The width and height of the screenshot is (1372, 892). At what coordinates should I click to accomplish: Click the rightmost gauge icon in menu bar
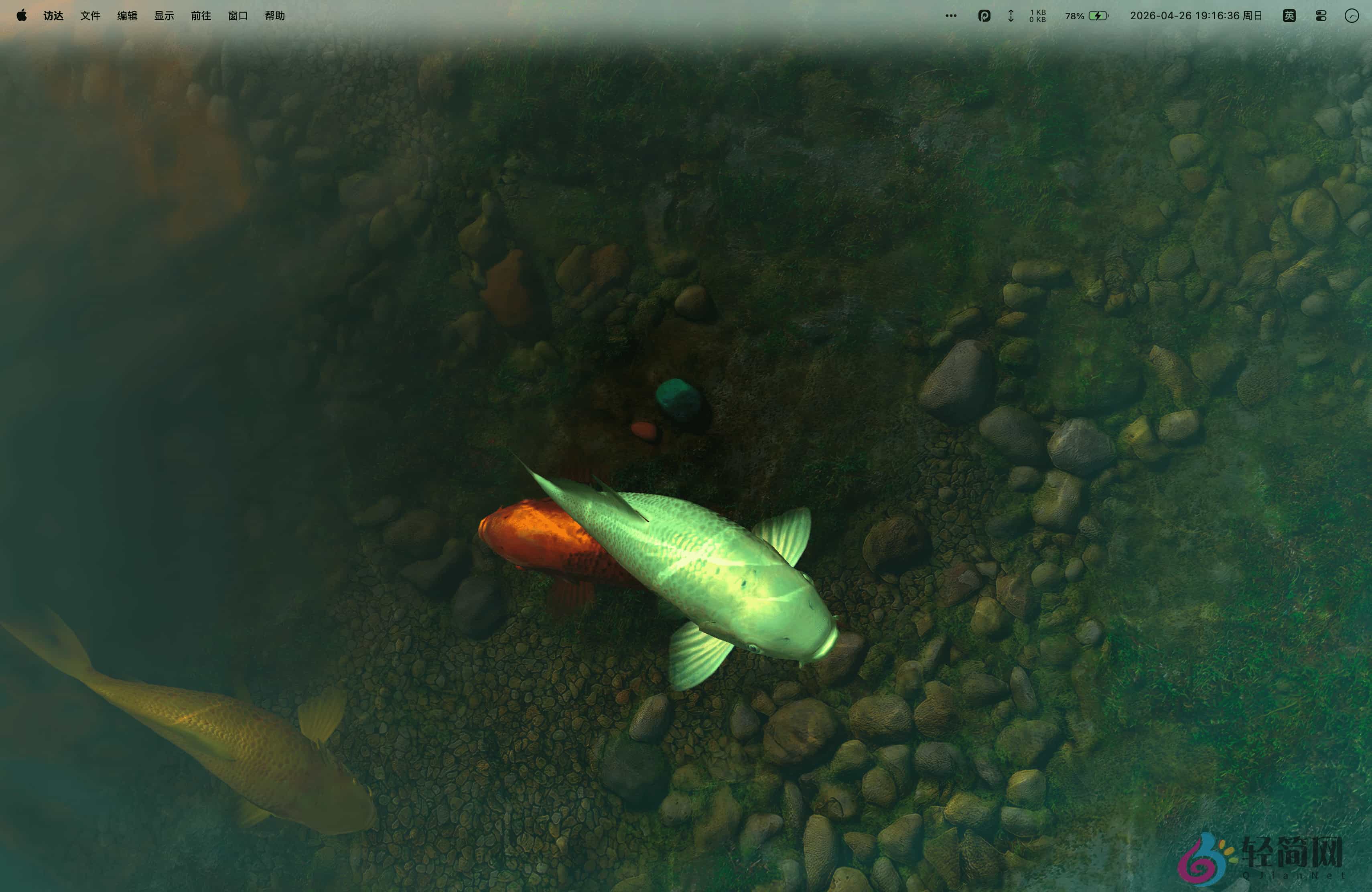point(1353,16)
